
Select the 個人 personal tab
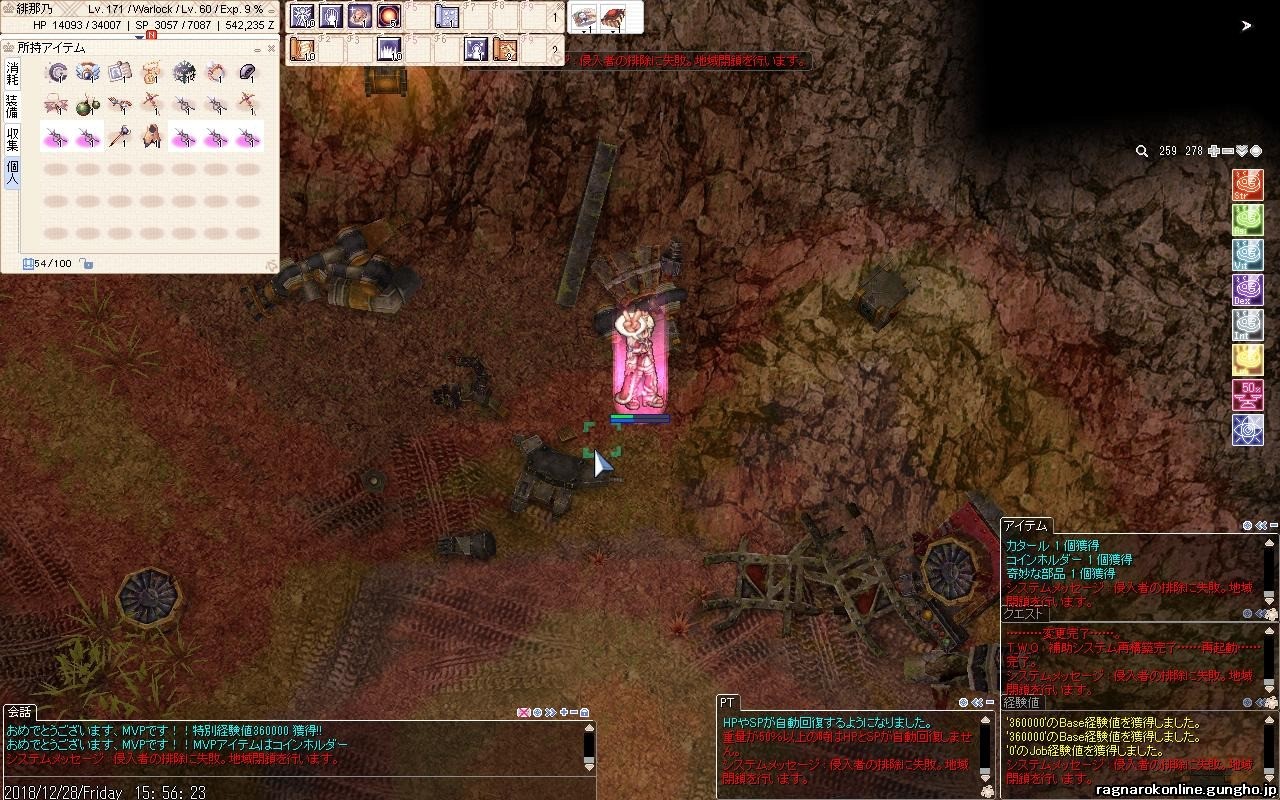12,172
